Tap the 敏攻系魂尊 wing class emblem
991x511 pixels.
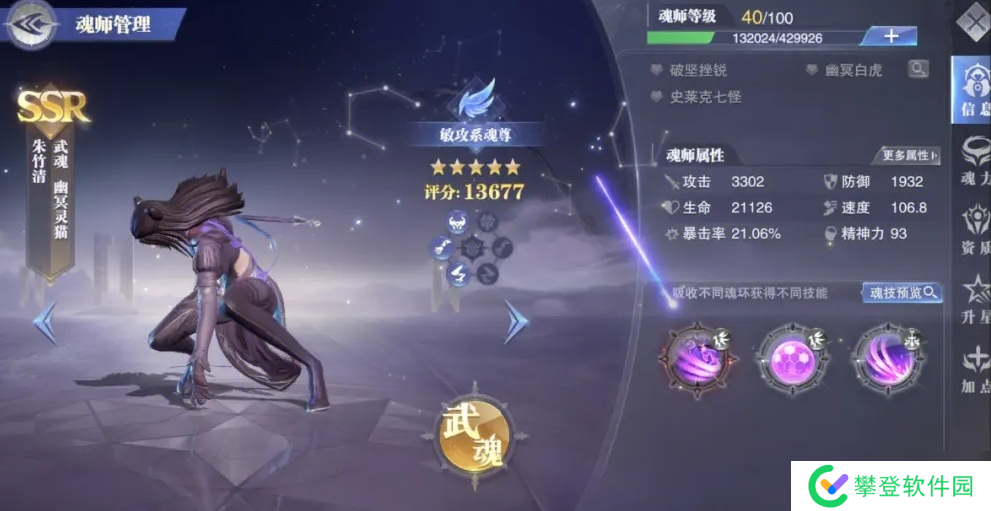[473, 102]
